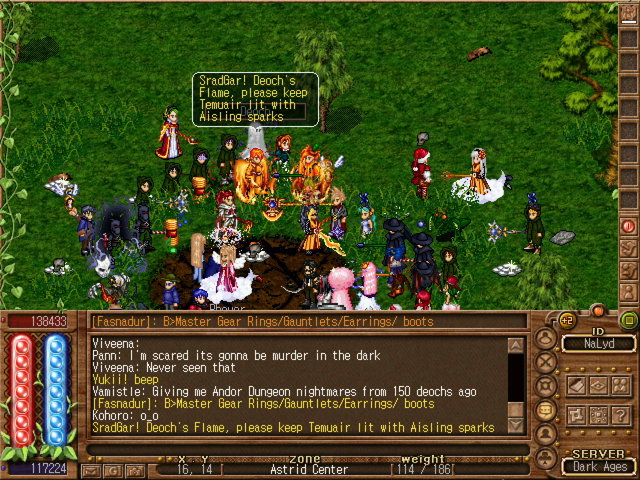Click the red circular icon on right bar
The width and height of the screenshot is (640, 480).
tap(628, 227)
